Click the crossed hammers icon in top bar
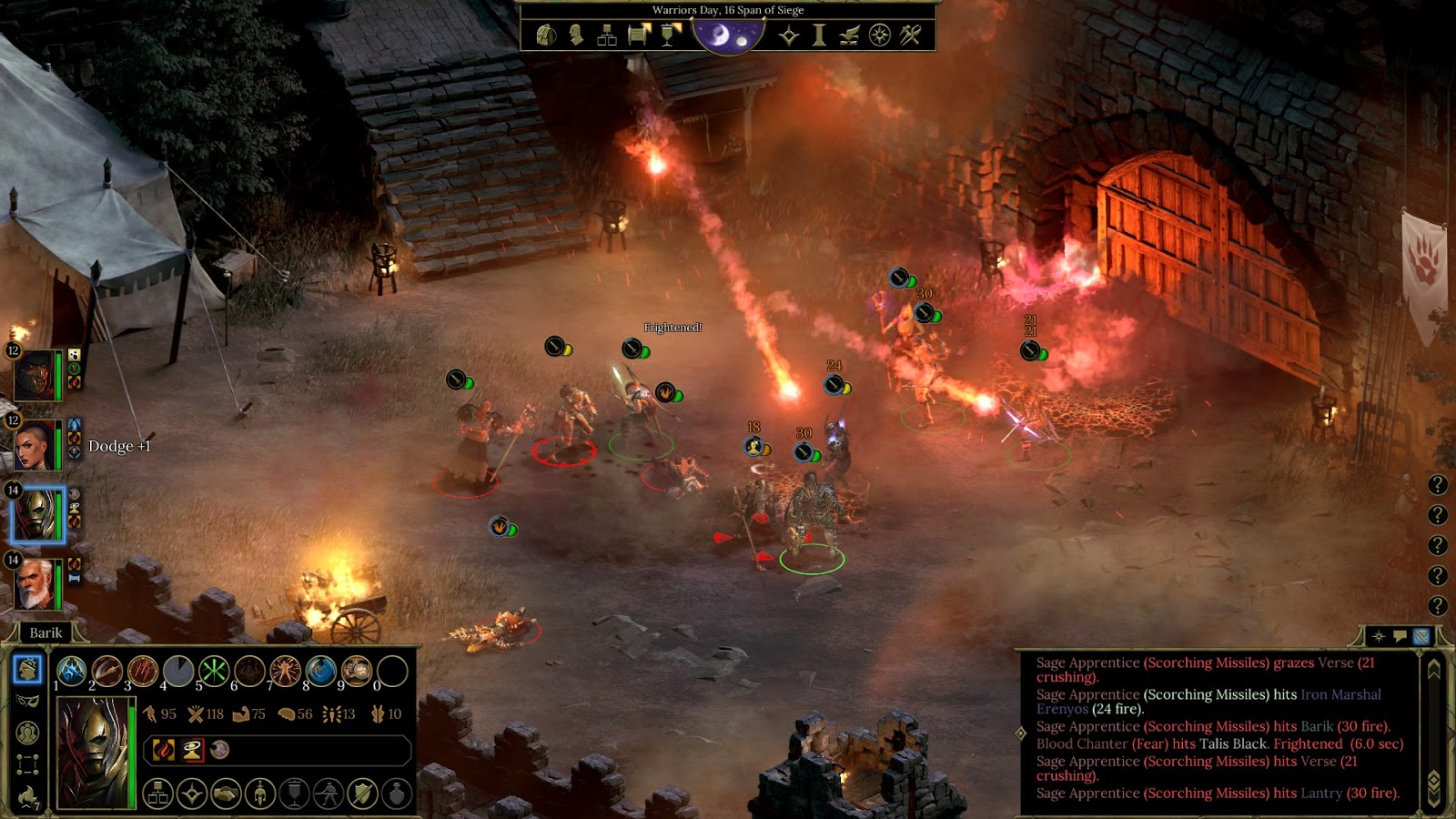Viewport: 1456px width, 819px height. [x=910, y=35]
